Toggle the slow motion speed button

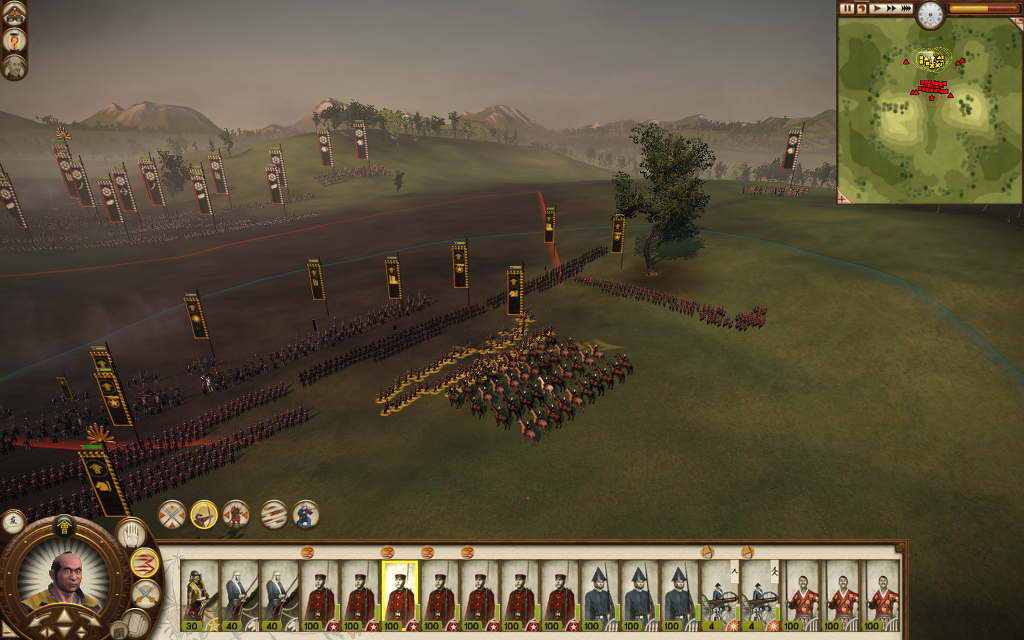tap(861, 8)
